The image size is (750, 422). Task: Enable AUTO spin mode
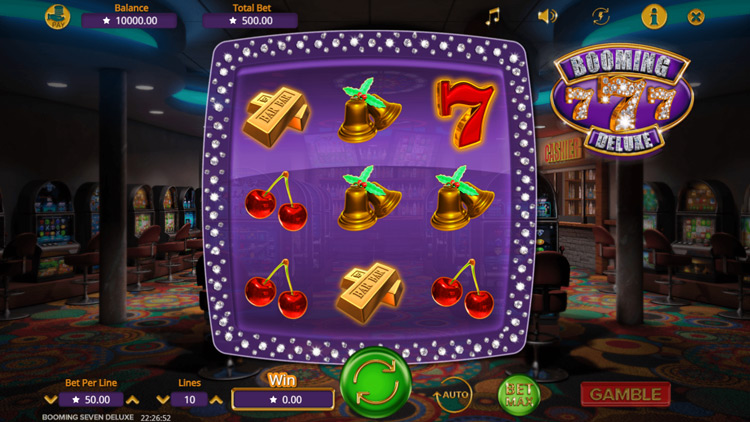454,394
